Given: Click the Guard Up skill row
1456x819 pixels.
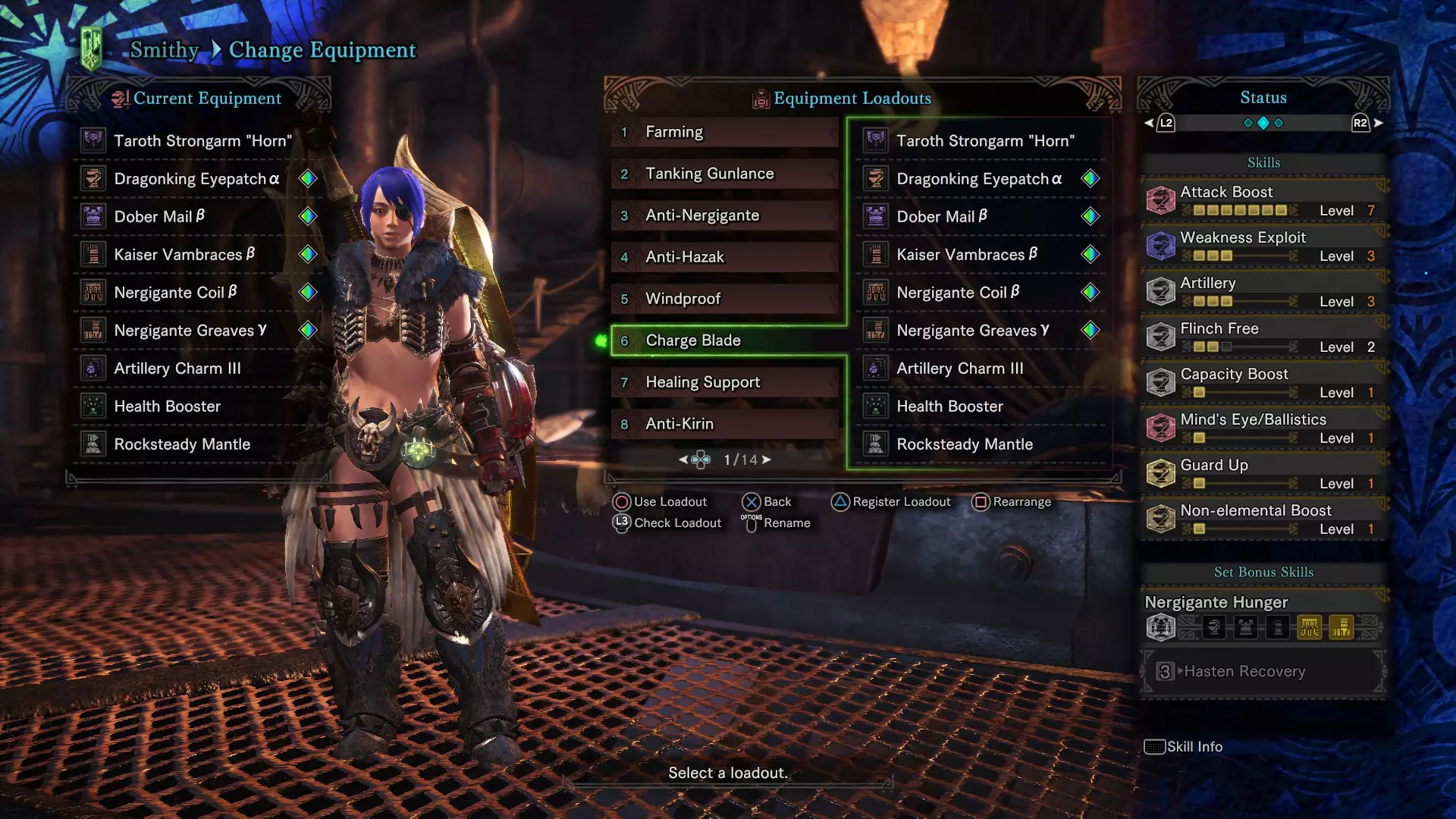Looking at the screenshot, I should 1263,473.
